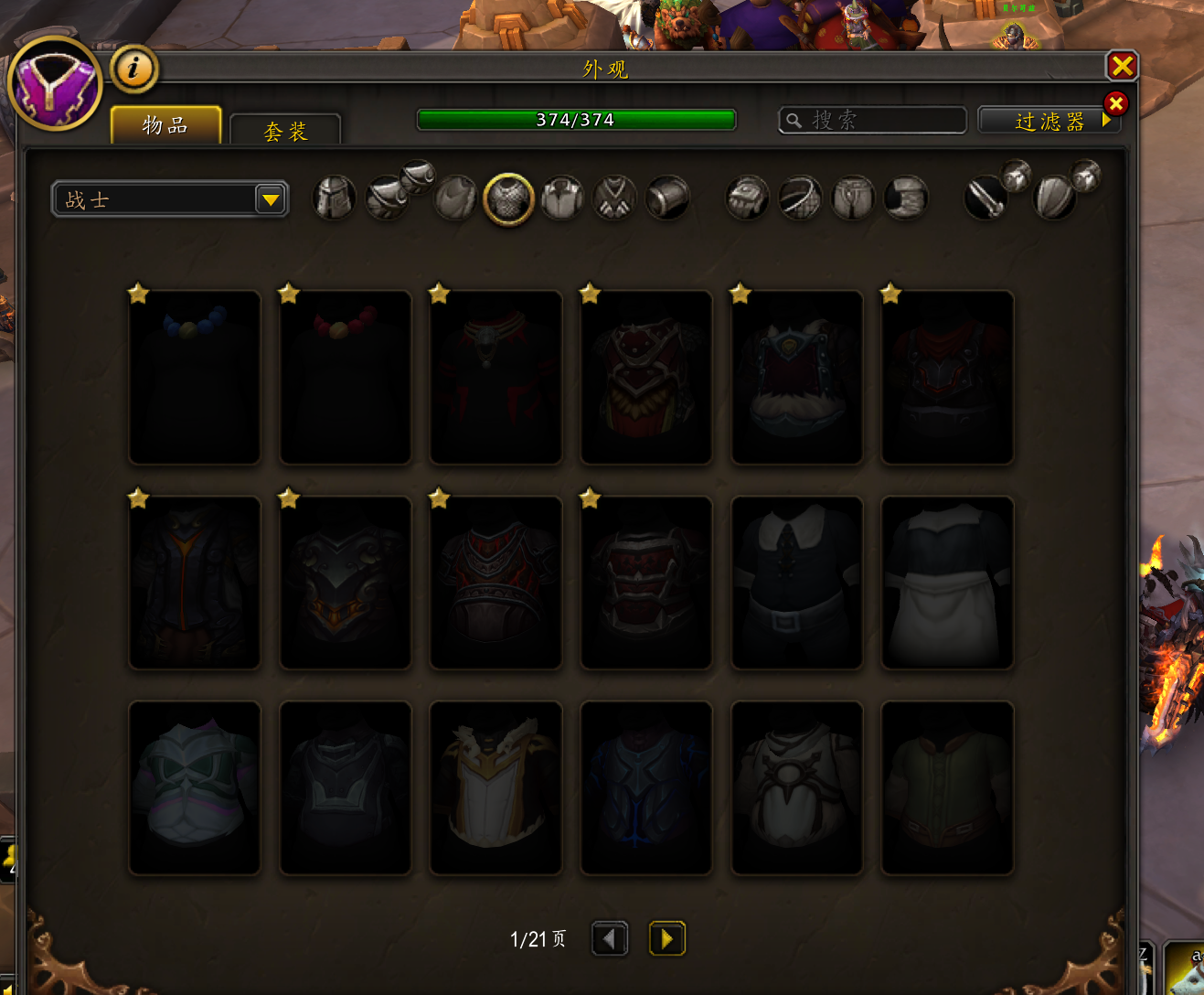This screenshot has width=1204, height=995.
Task: Go to the next appearance page
Action: [x=666, y=938]
